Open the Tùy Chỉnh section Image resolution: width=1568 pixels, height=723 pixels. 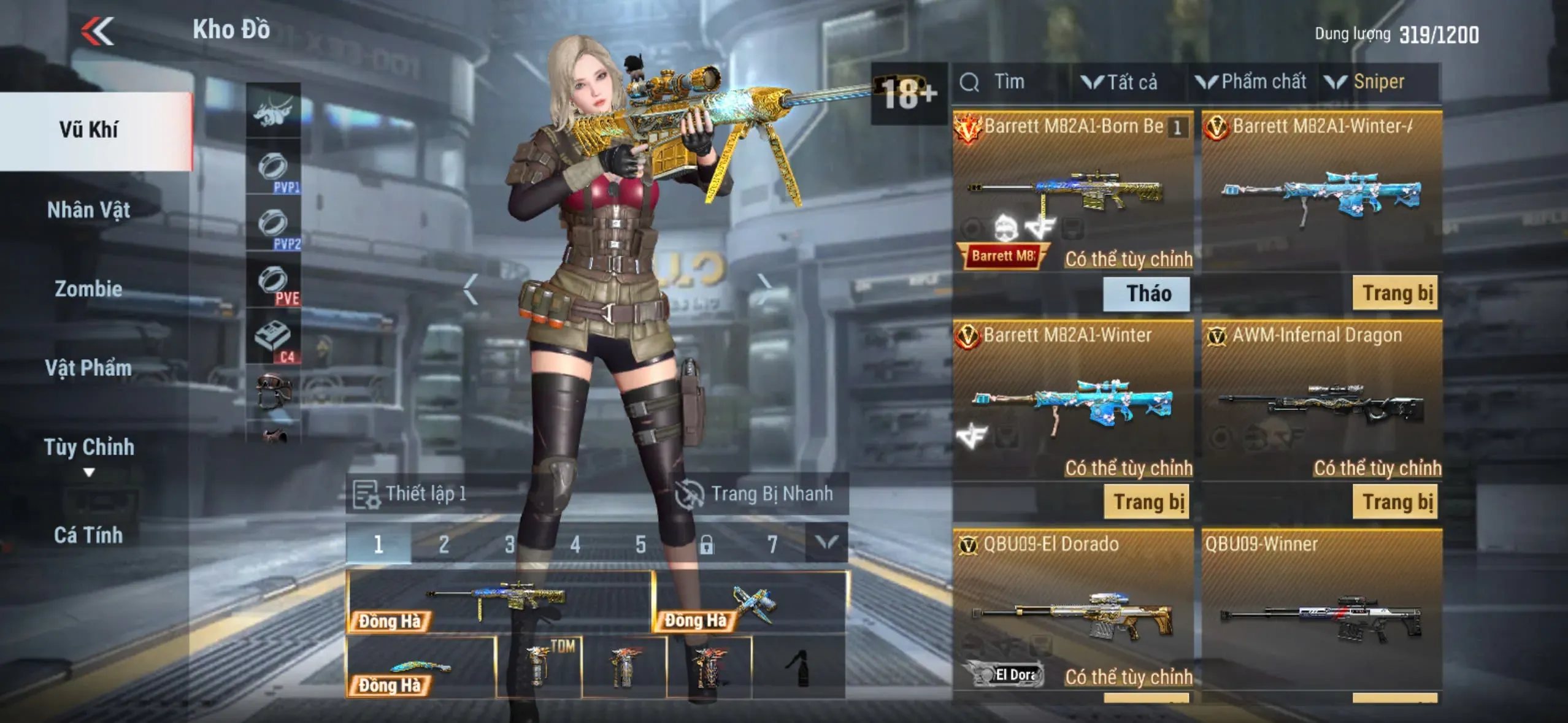coord(89,448)
